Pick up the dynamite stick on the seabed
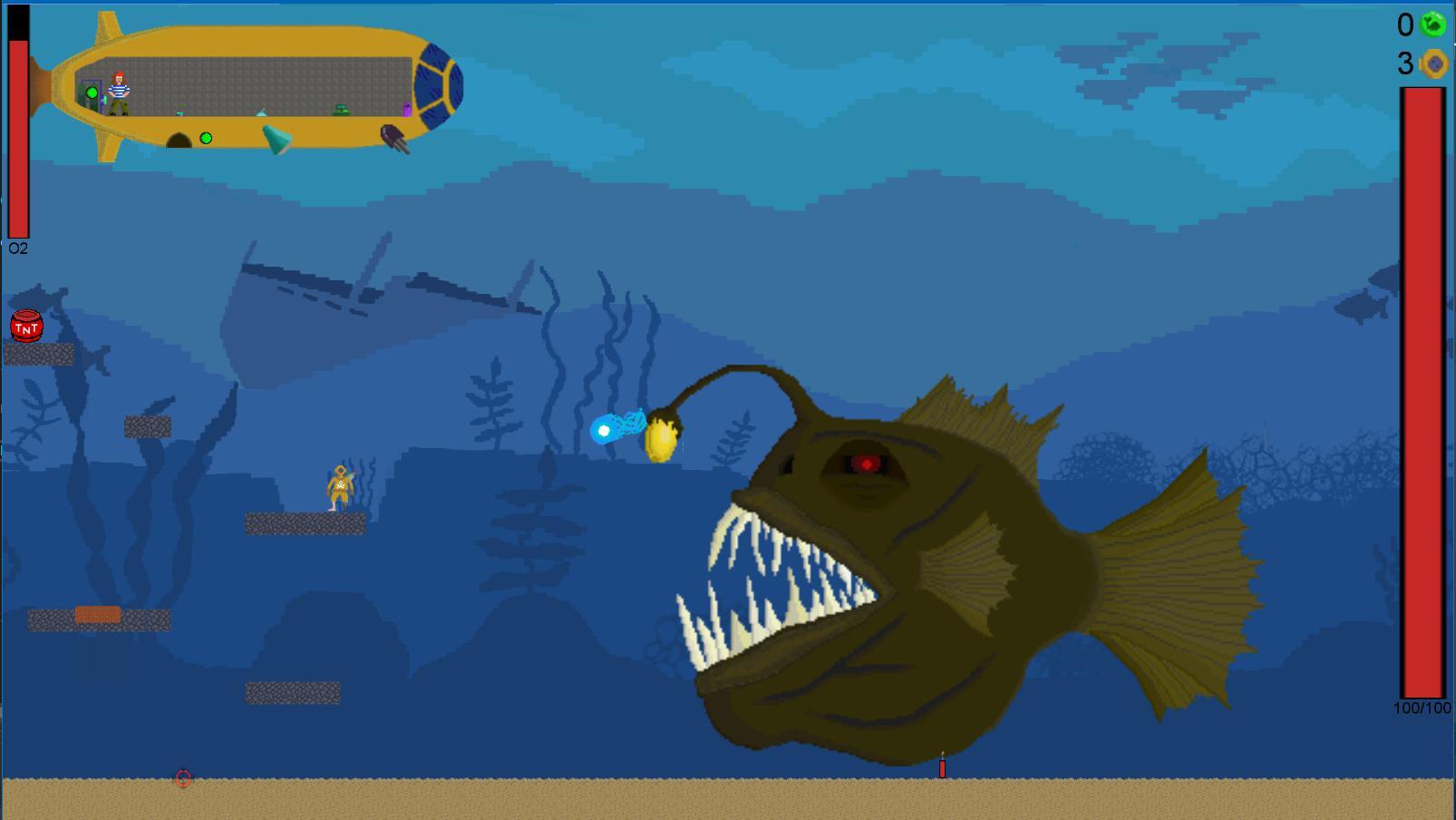1456x820 pixels. [x=943, y=769]
